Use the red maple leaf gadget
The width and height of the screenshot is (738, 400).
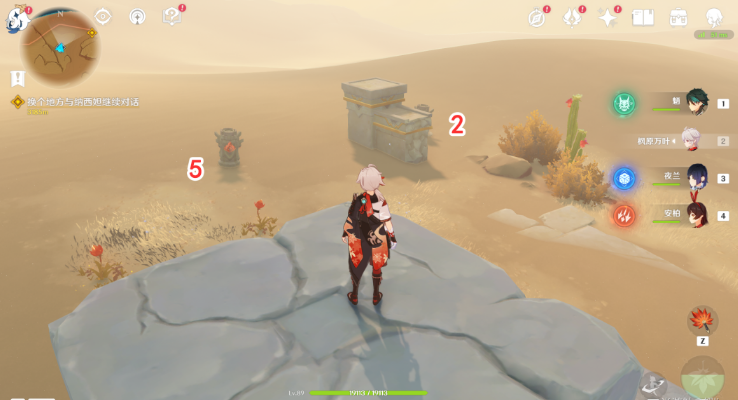(x=701, y=320)
